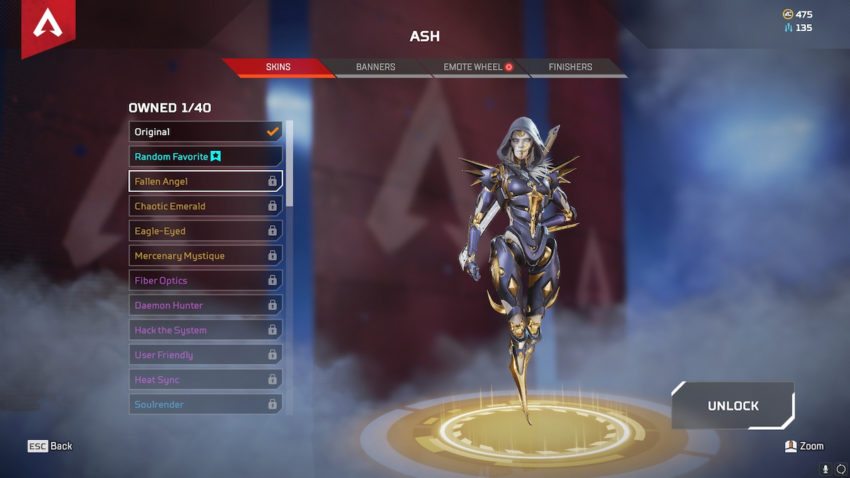Go to the Emote Wheel tab
This screenshot has height=478, width=850.
pyautogui.click(x=471, y=67)
